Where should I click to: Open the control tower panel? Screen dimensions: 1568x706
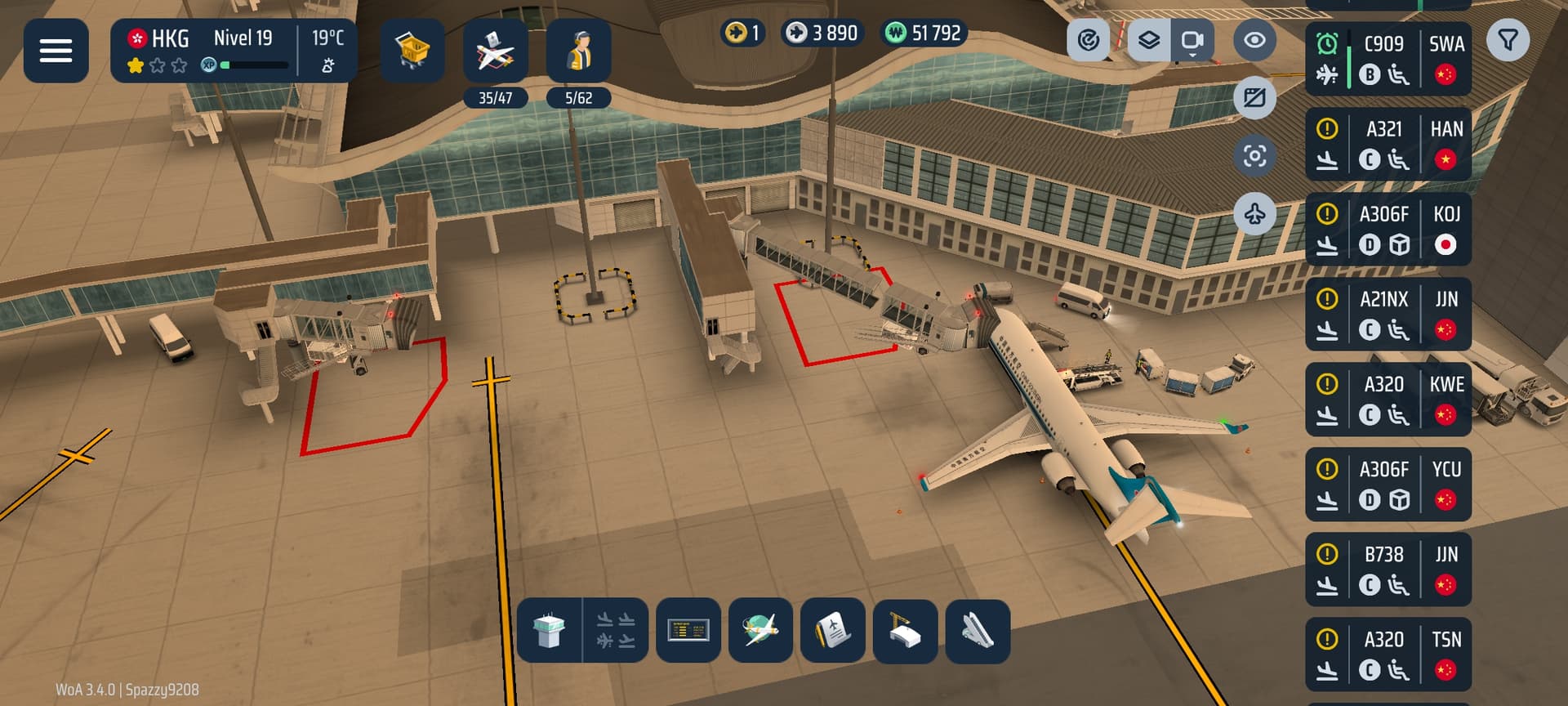click(550, 631)
